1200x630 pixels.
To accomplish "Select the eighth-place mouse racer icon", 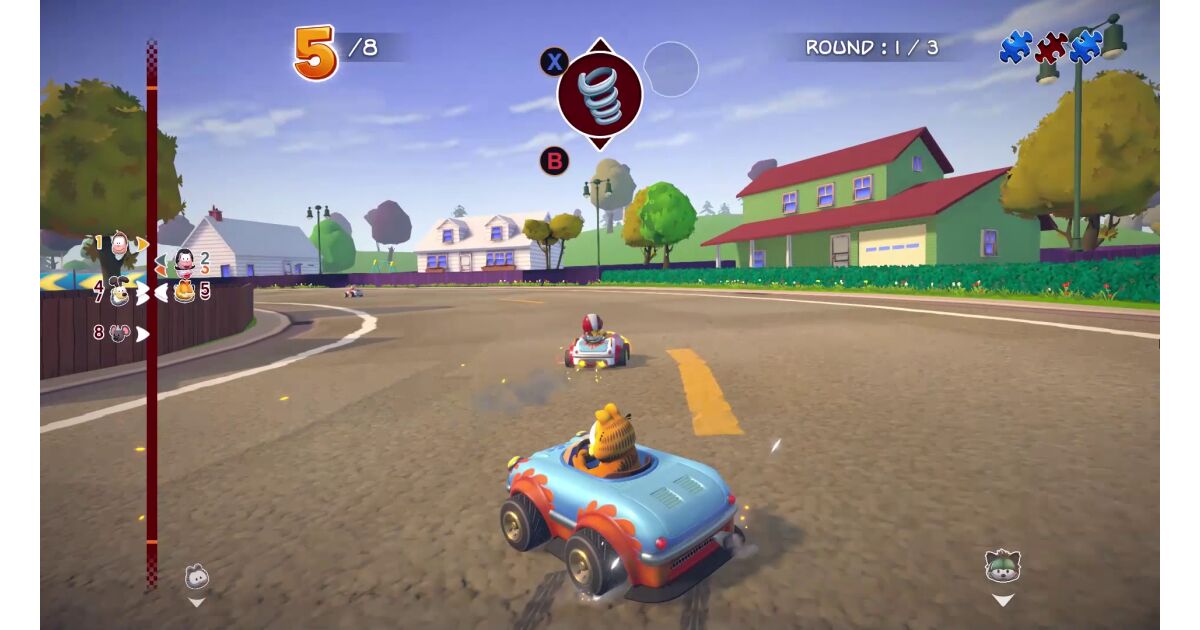I will (x=119, y=333).
